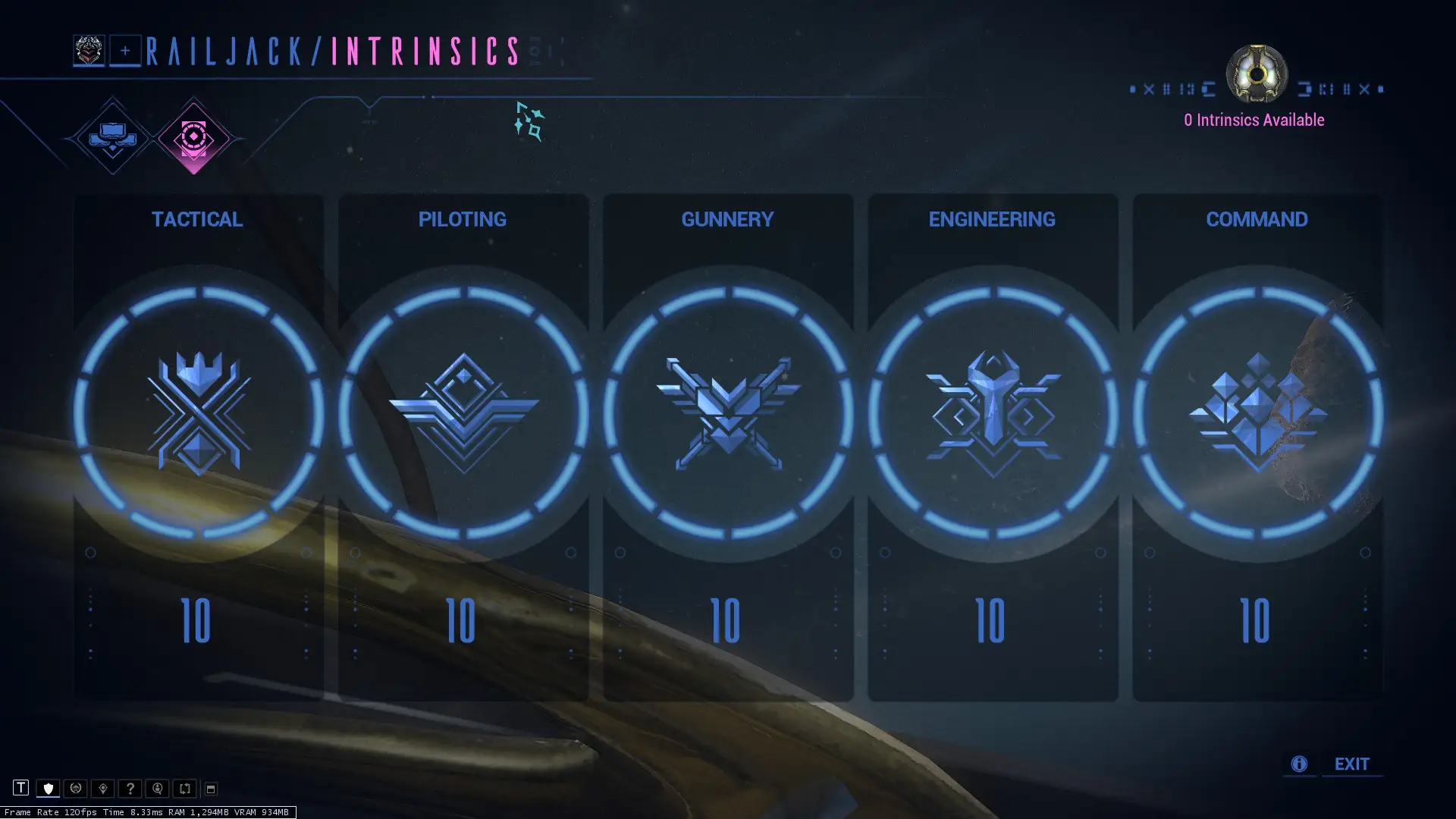Select the Tactical intrinsic emblem
The width and height of the screenshot is (1456, 819).
tap(198, 409)
